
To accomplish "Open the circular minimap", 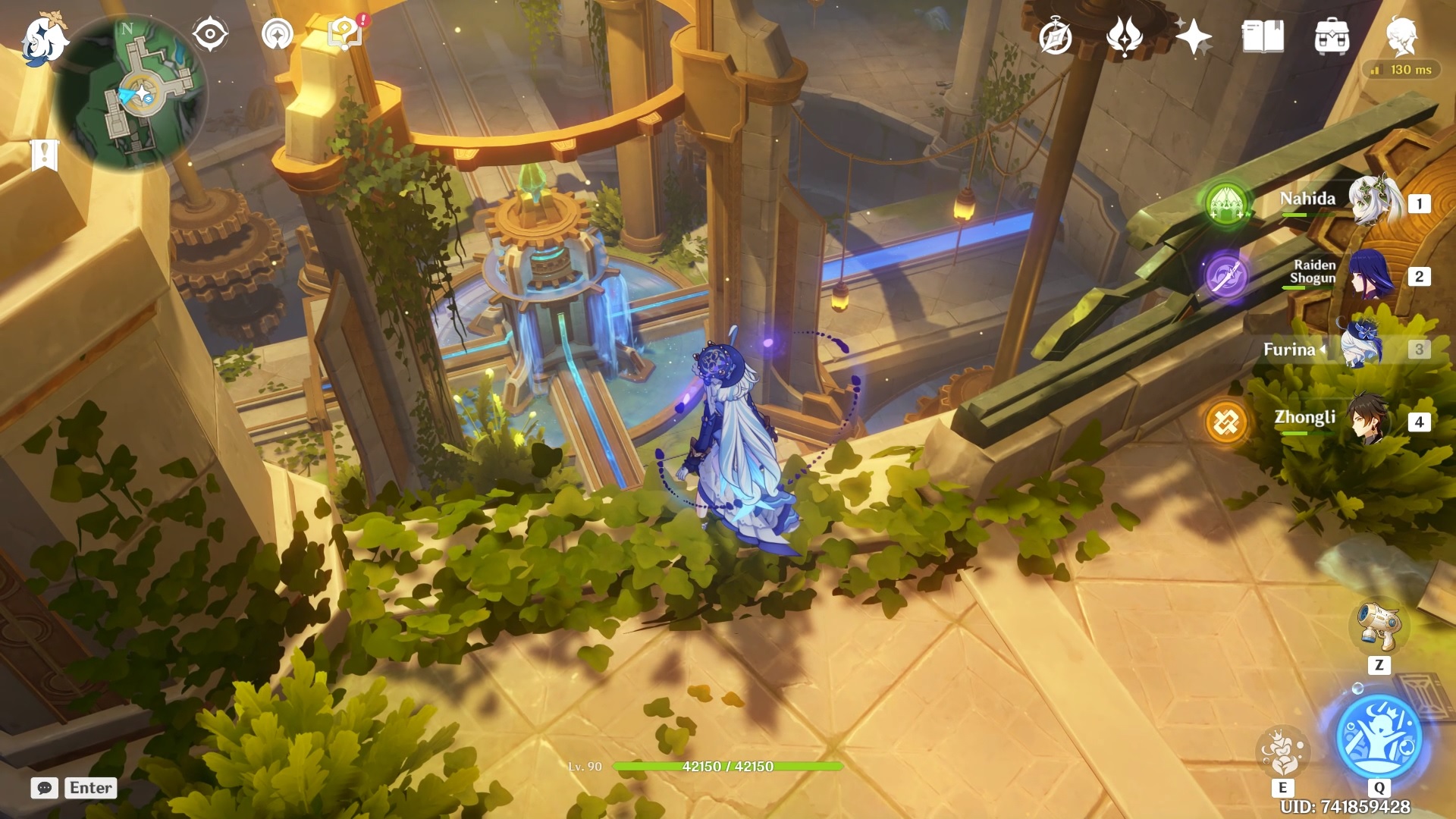I will [x=130, y=93].
